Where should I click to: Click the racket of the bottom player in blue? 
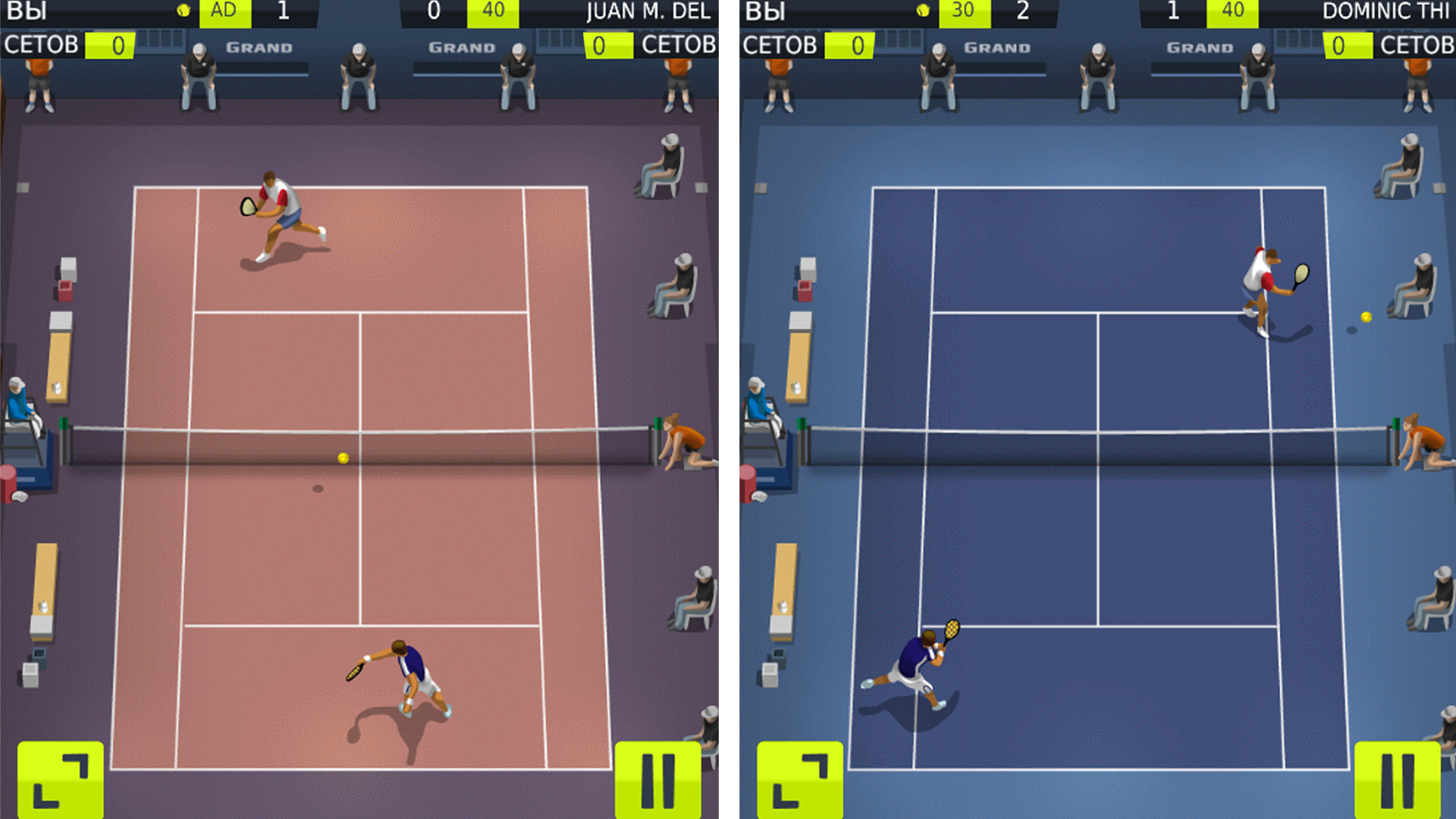[x=353, y=673]
